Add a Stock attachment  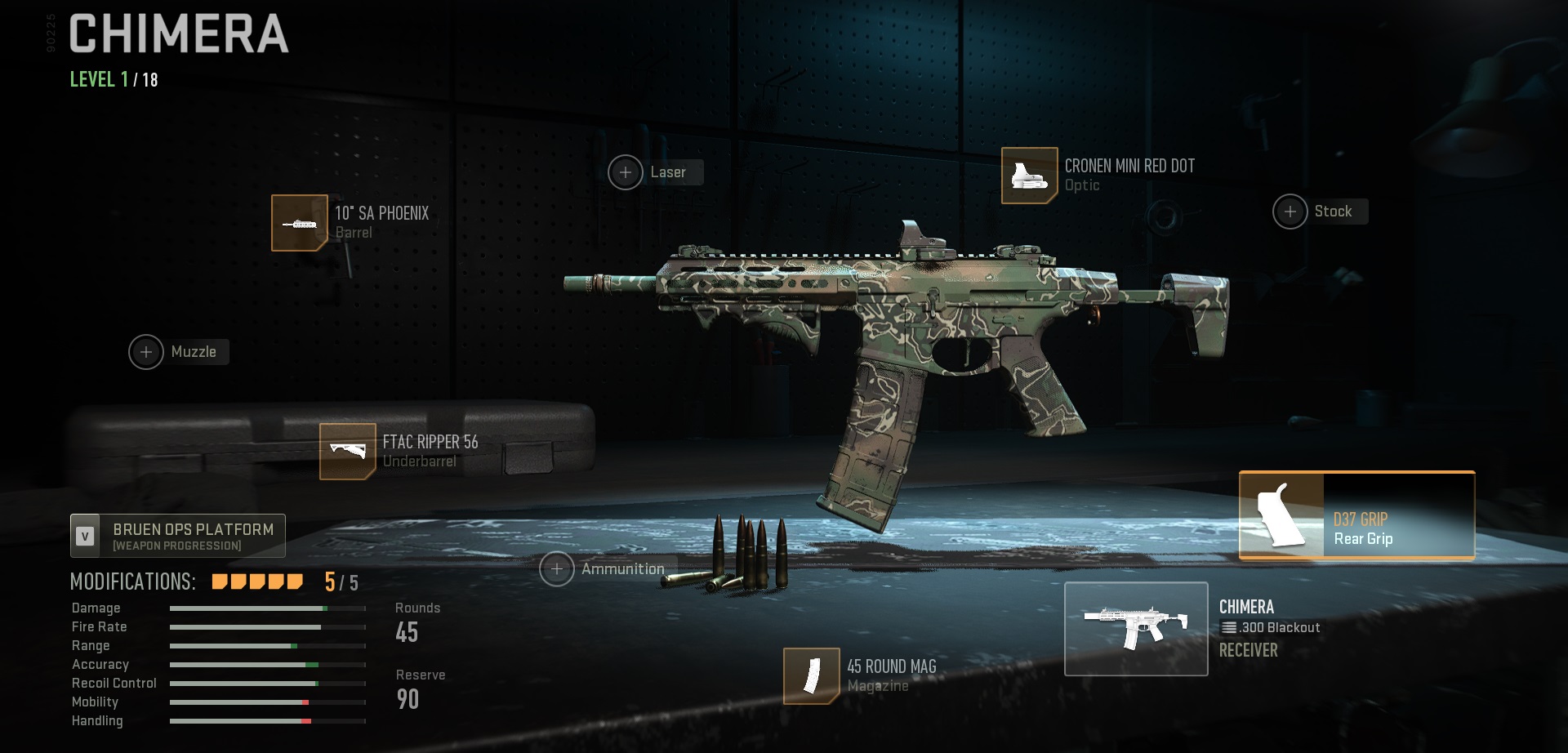[1290, 212]
